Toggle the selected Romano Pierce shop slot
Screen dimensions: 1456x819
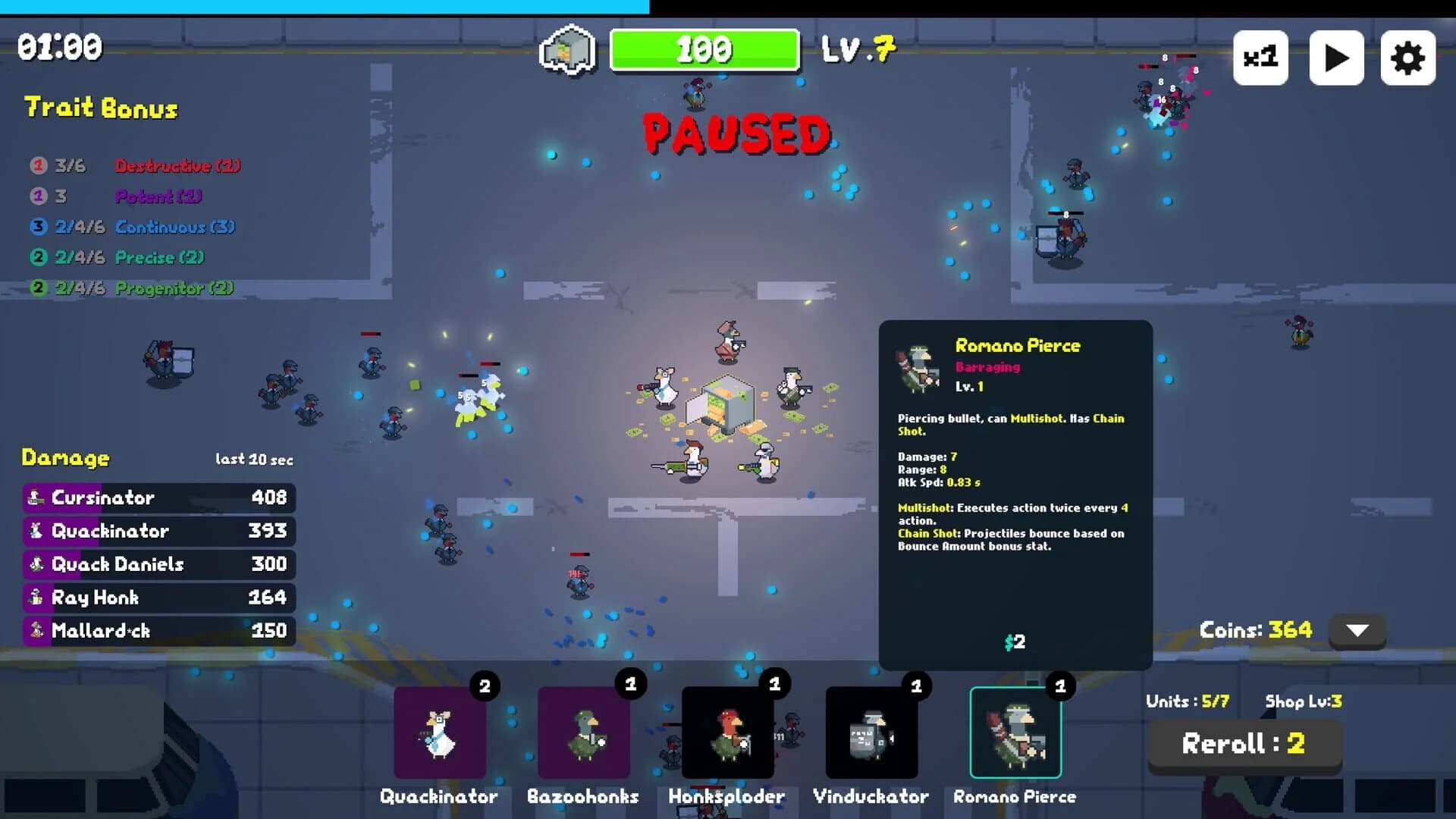[x=1015, y=732]
